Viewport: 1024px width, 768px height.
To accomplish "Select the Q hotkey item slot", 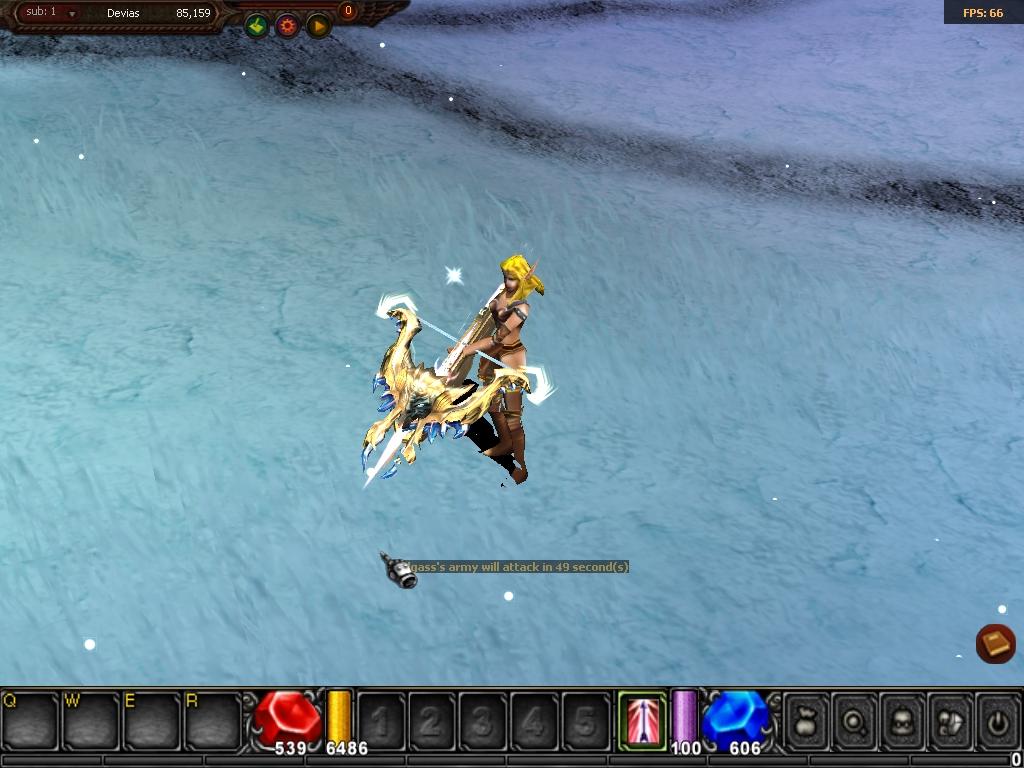I will tap(30, 719).
